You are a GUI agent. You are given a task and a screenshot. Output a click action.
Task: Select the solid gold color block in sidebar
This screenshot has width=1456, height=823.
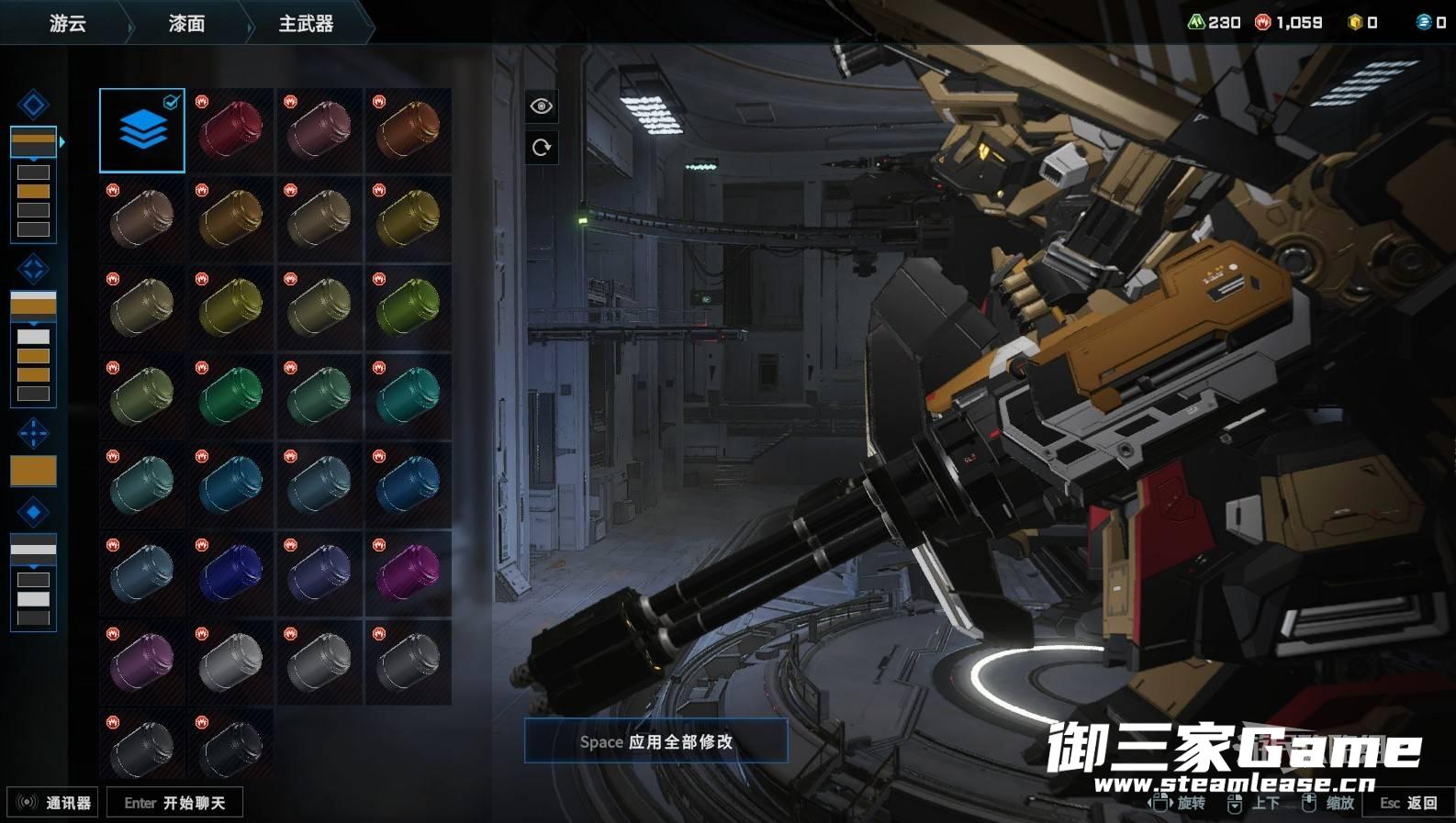point(33,471)
